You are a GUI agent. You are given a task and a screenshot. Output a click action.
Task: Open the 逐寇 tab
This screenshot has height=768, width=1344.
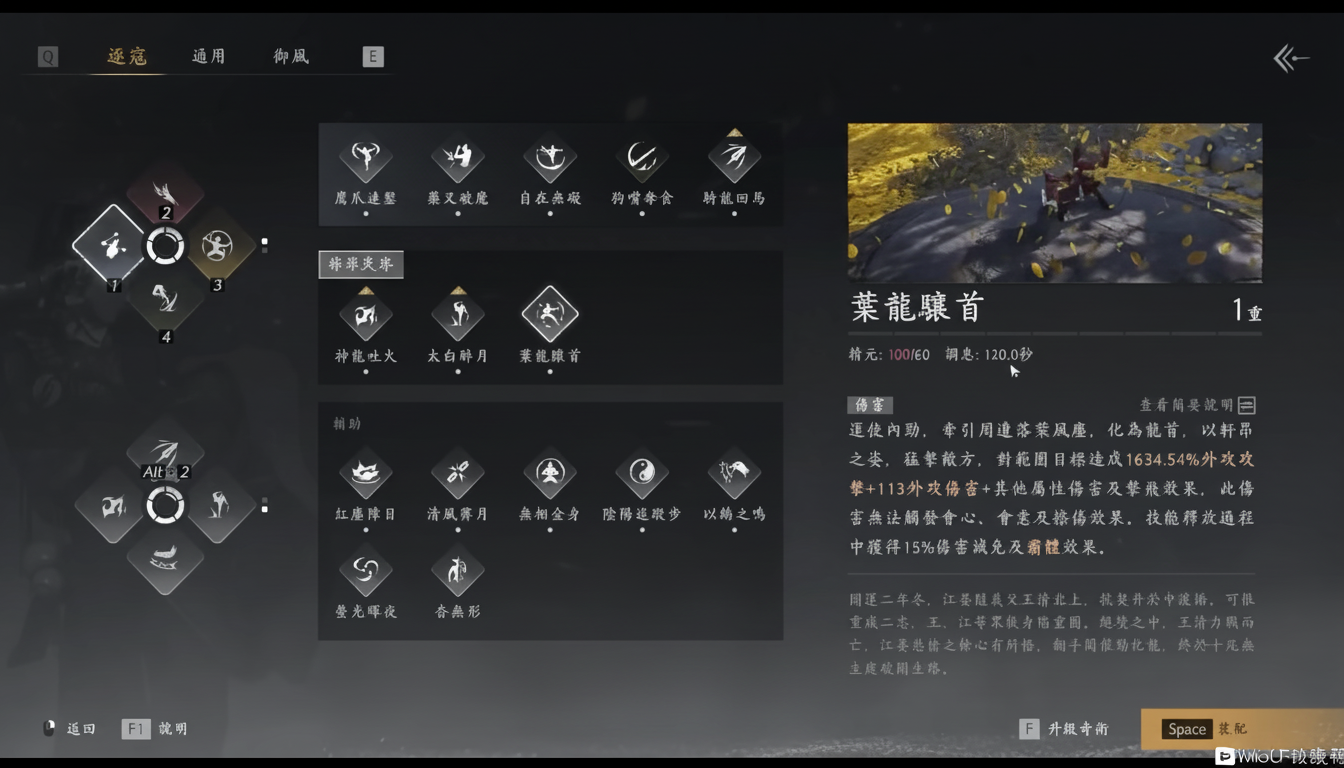[125, 56]
